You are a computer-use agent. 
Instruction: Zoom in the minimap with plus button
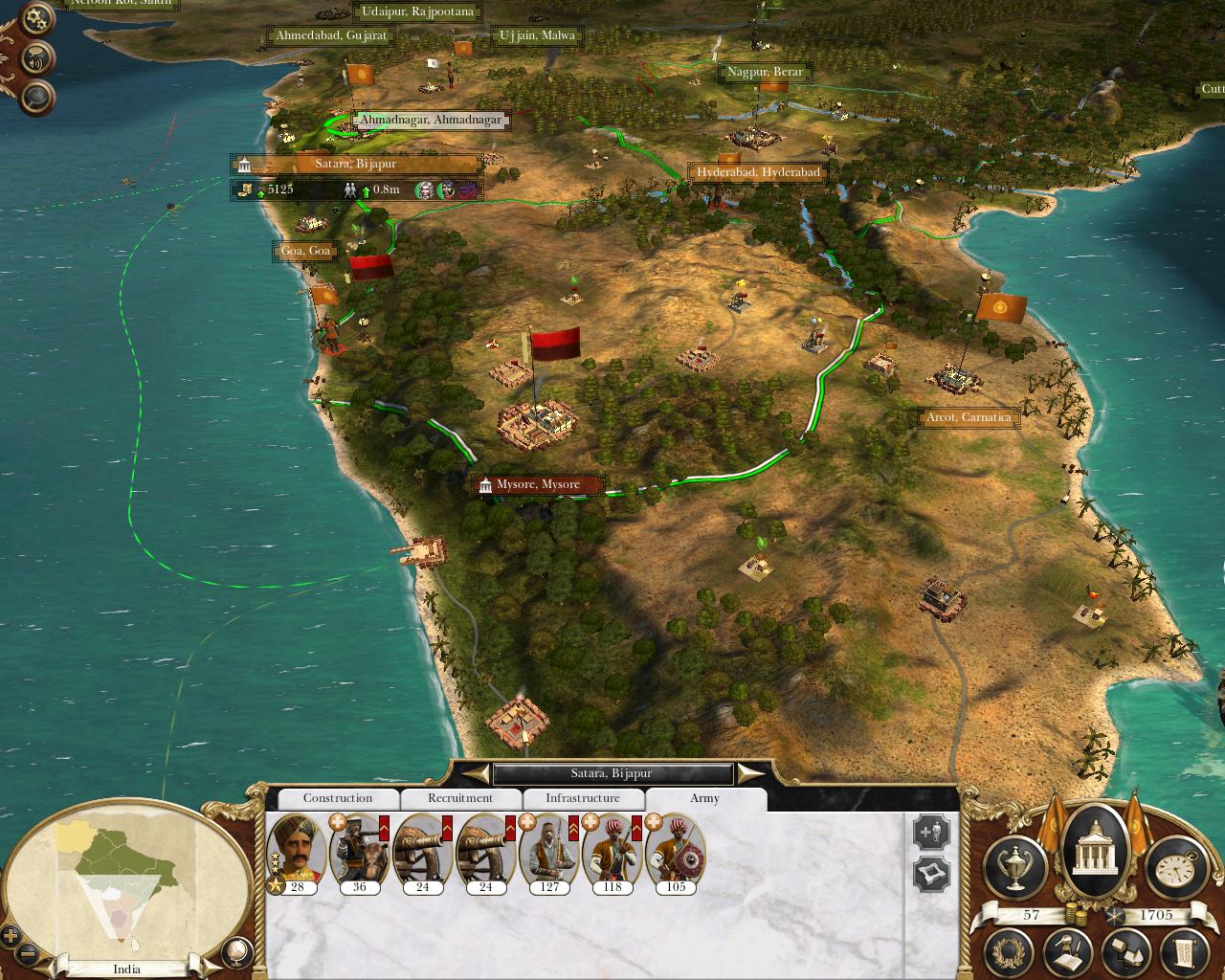point(11,935)
